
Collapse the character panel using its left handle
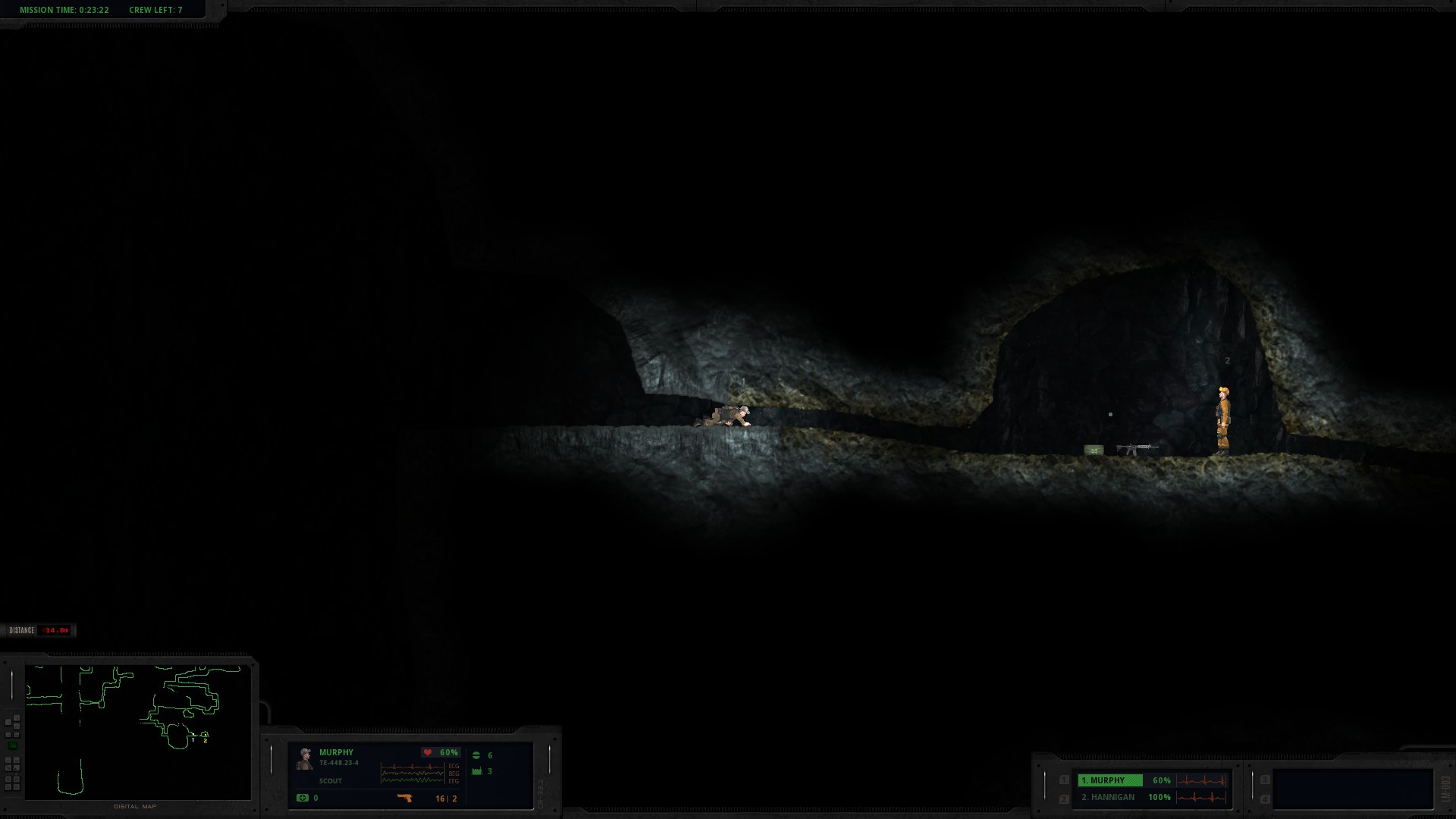tap(270, 760)
